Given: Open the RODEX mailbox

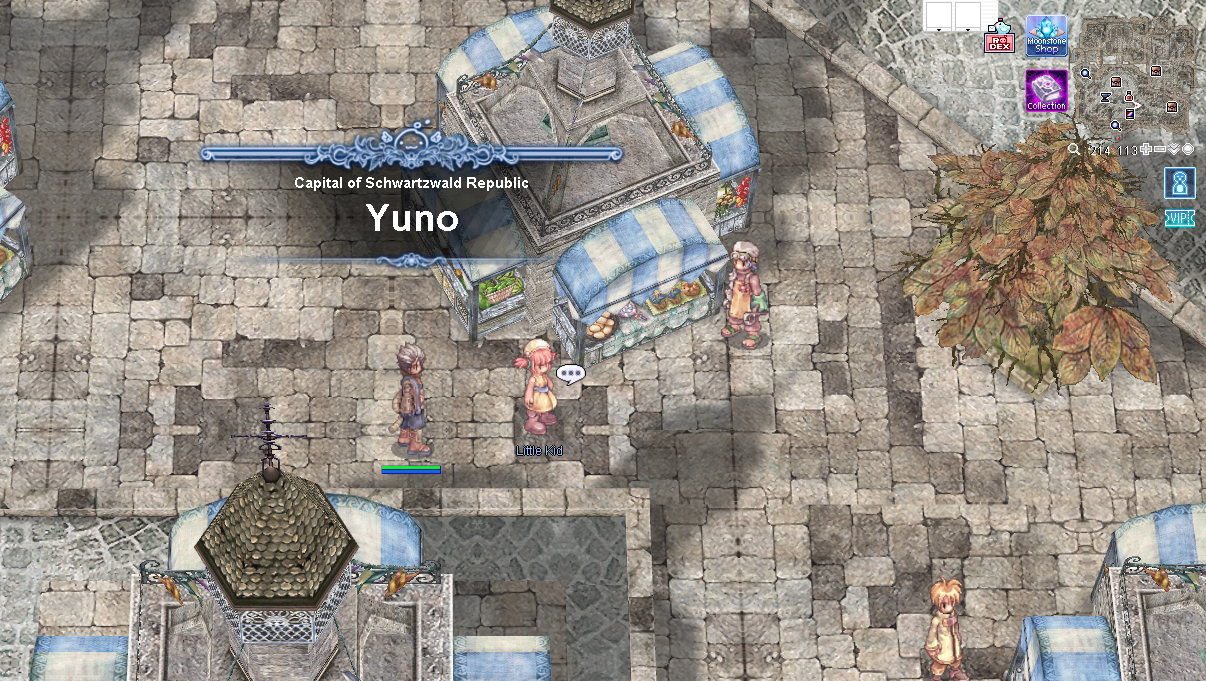Looking at the screenshot, I should [x=999, y=37].
